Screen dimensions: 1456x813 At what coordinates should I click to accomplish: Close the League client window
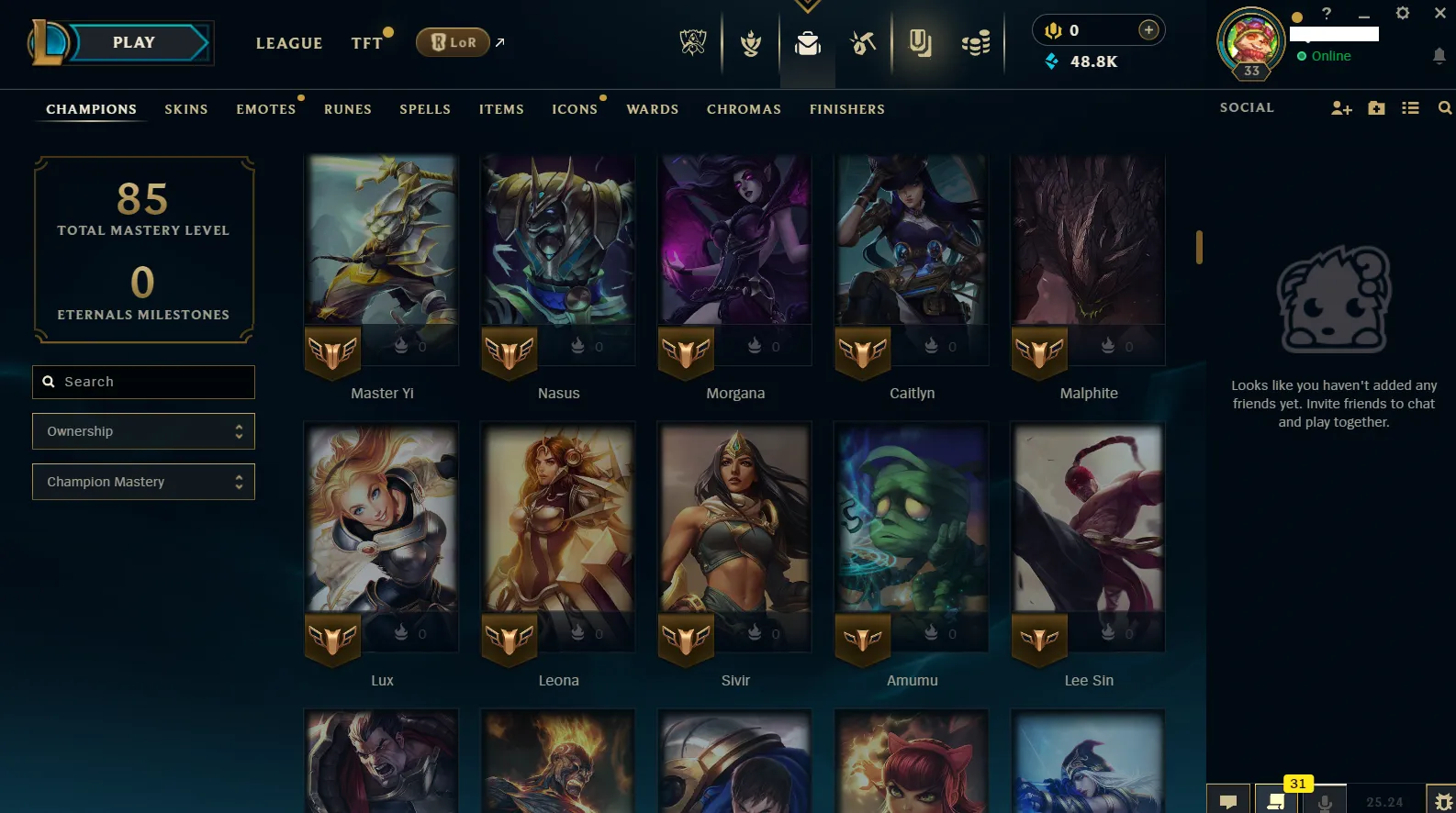click(1440, 13)
